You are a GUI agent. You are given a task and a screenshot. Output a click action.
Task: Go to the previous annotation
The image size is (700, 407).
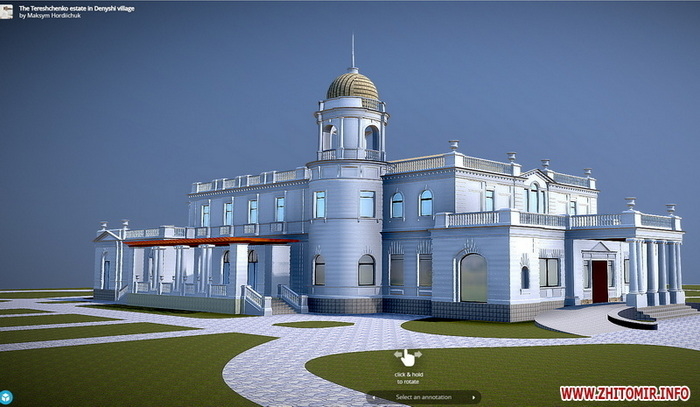[x=373, y=397]
